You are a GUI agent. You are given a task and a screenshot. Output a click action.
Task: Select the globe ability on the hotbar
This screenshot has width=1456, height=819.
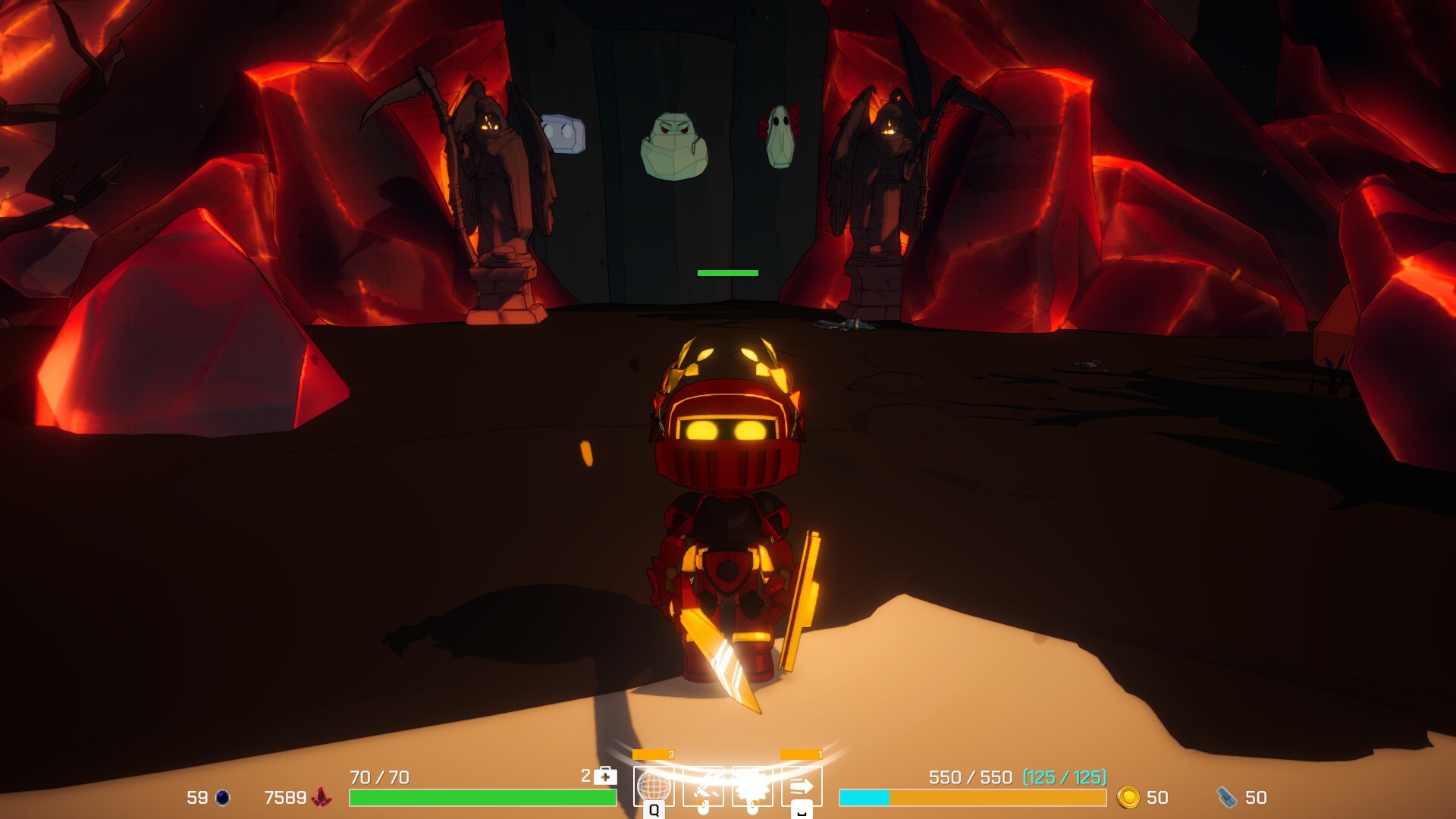pyautogui.click(x=655, y=787)
